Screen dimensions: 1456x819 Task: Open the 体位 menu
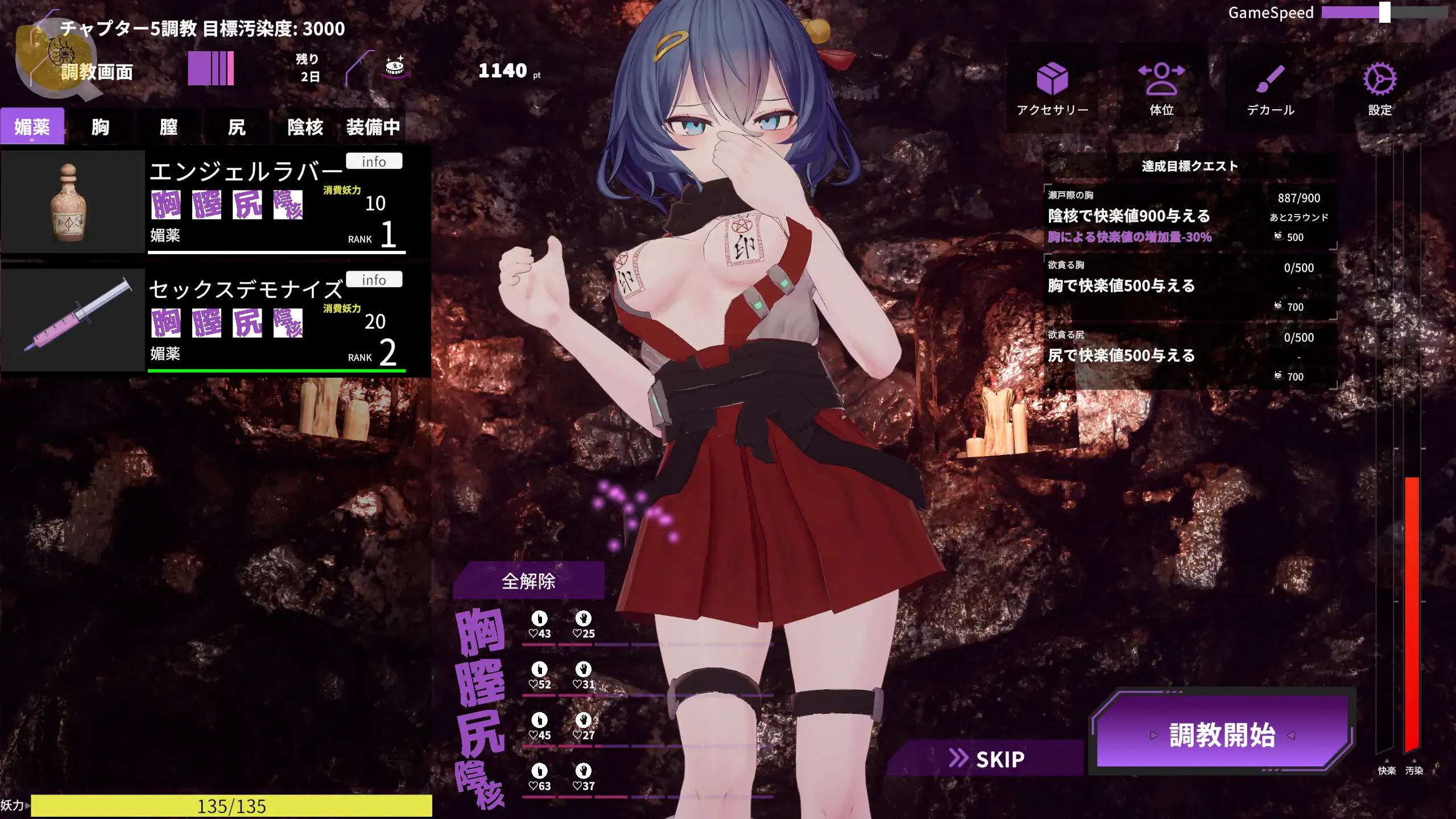pos(1161,89)
